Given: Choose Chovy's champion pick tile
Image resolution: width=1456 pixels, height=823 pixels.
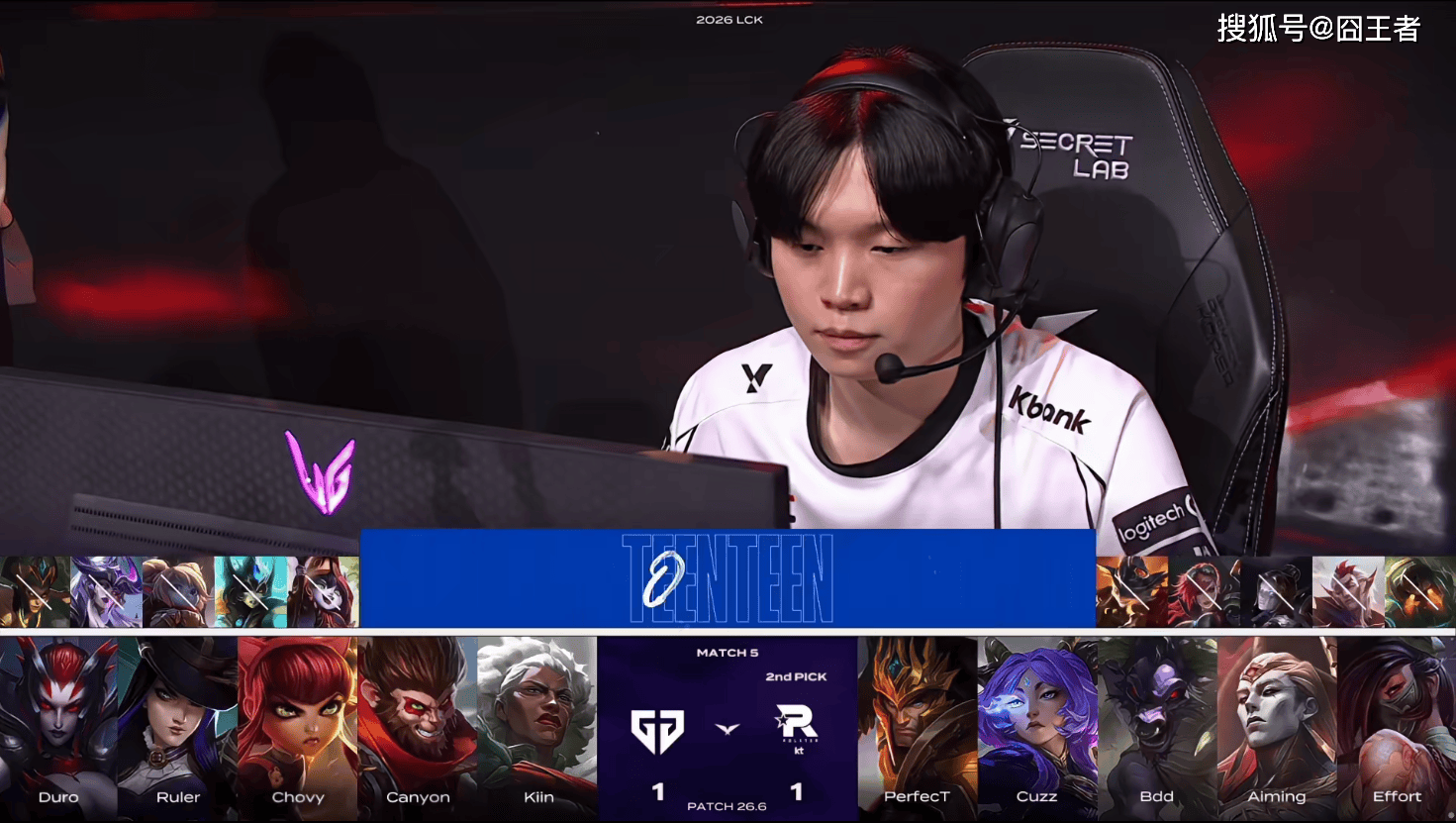Looking at the screenshot, I should 298,723.
